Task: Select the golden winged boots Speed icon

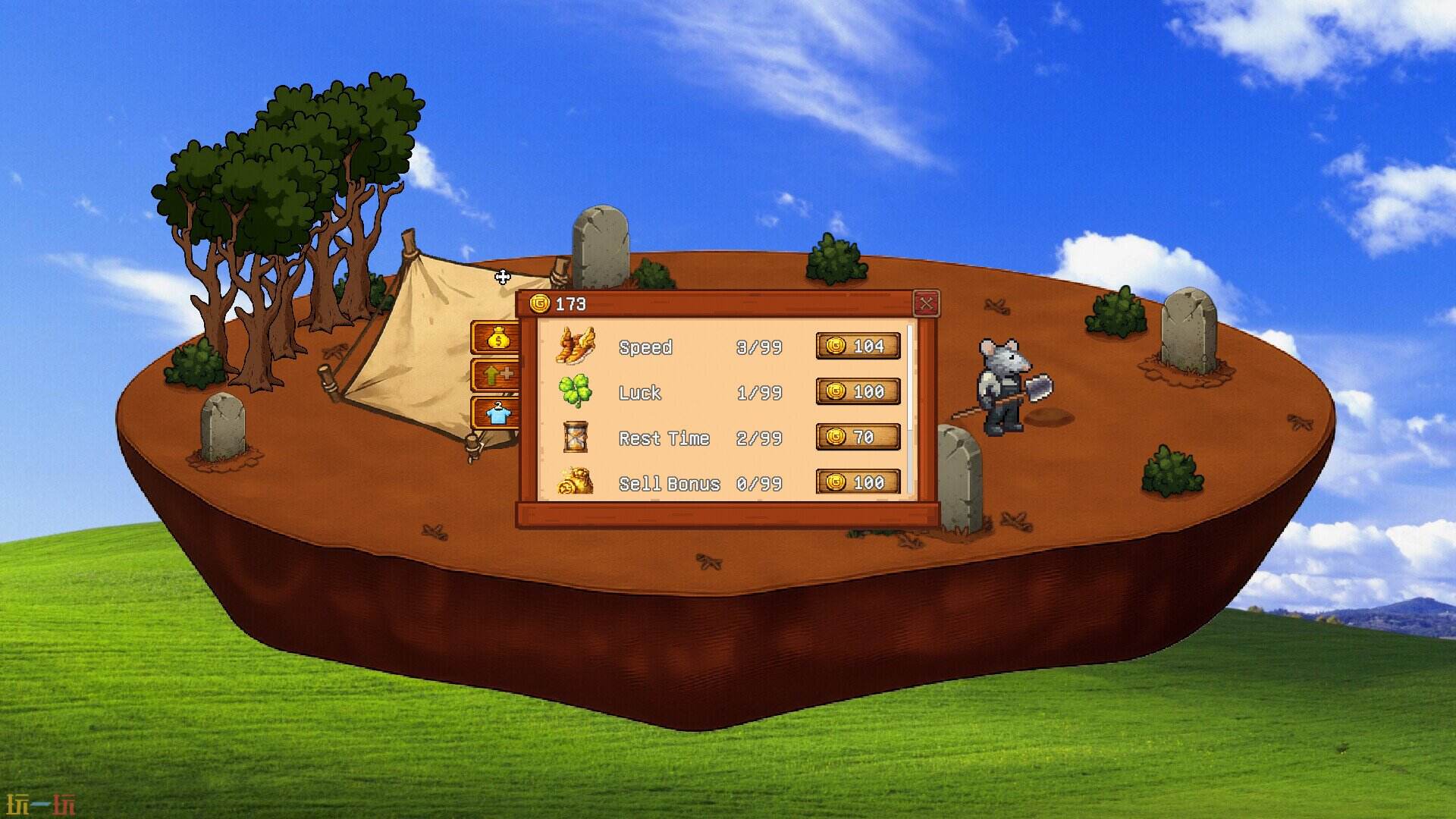Action: coord(575,347)
